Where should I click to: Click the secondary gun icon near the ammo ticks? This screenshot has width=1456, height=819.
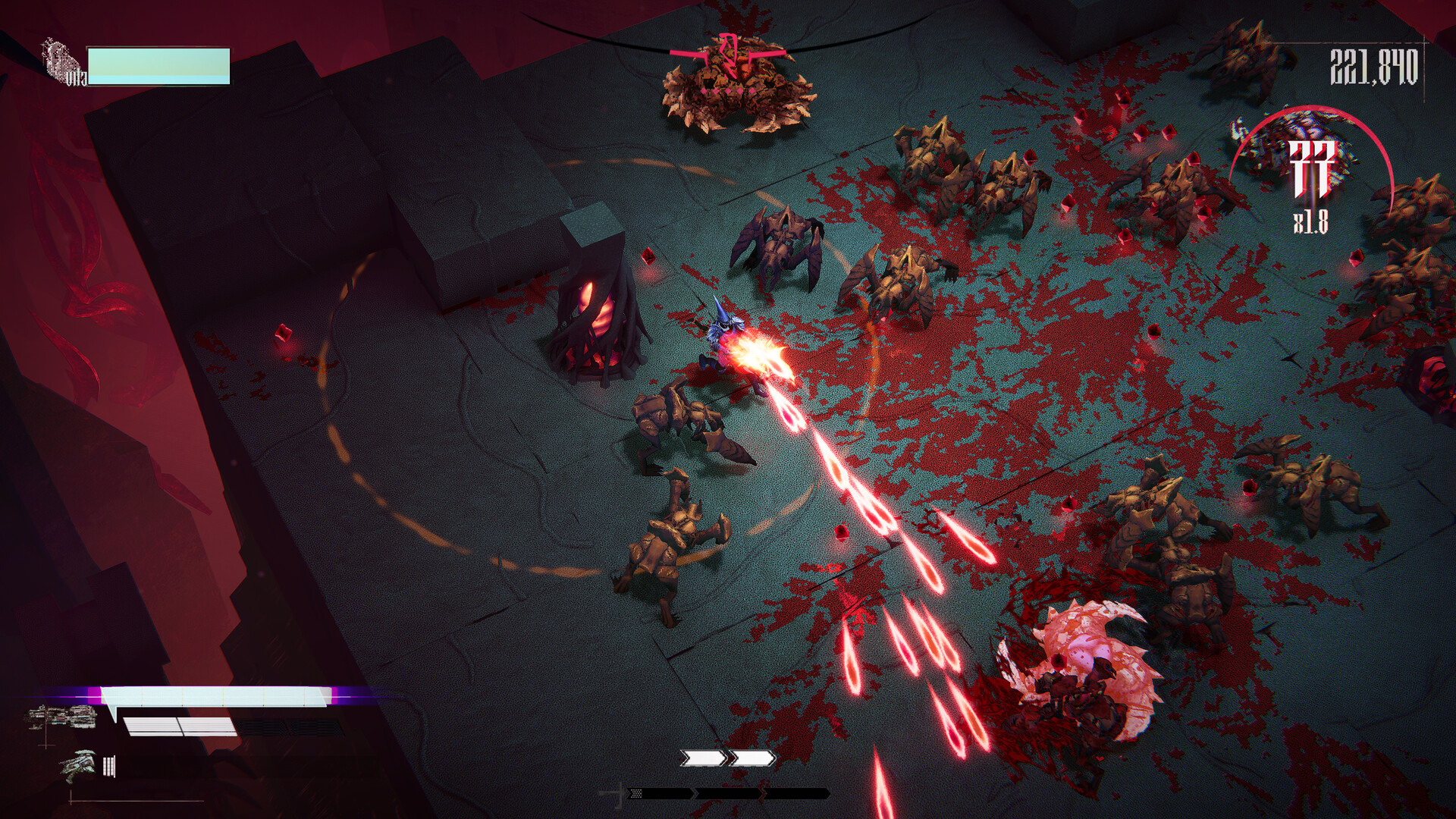click(76, 766)
